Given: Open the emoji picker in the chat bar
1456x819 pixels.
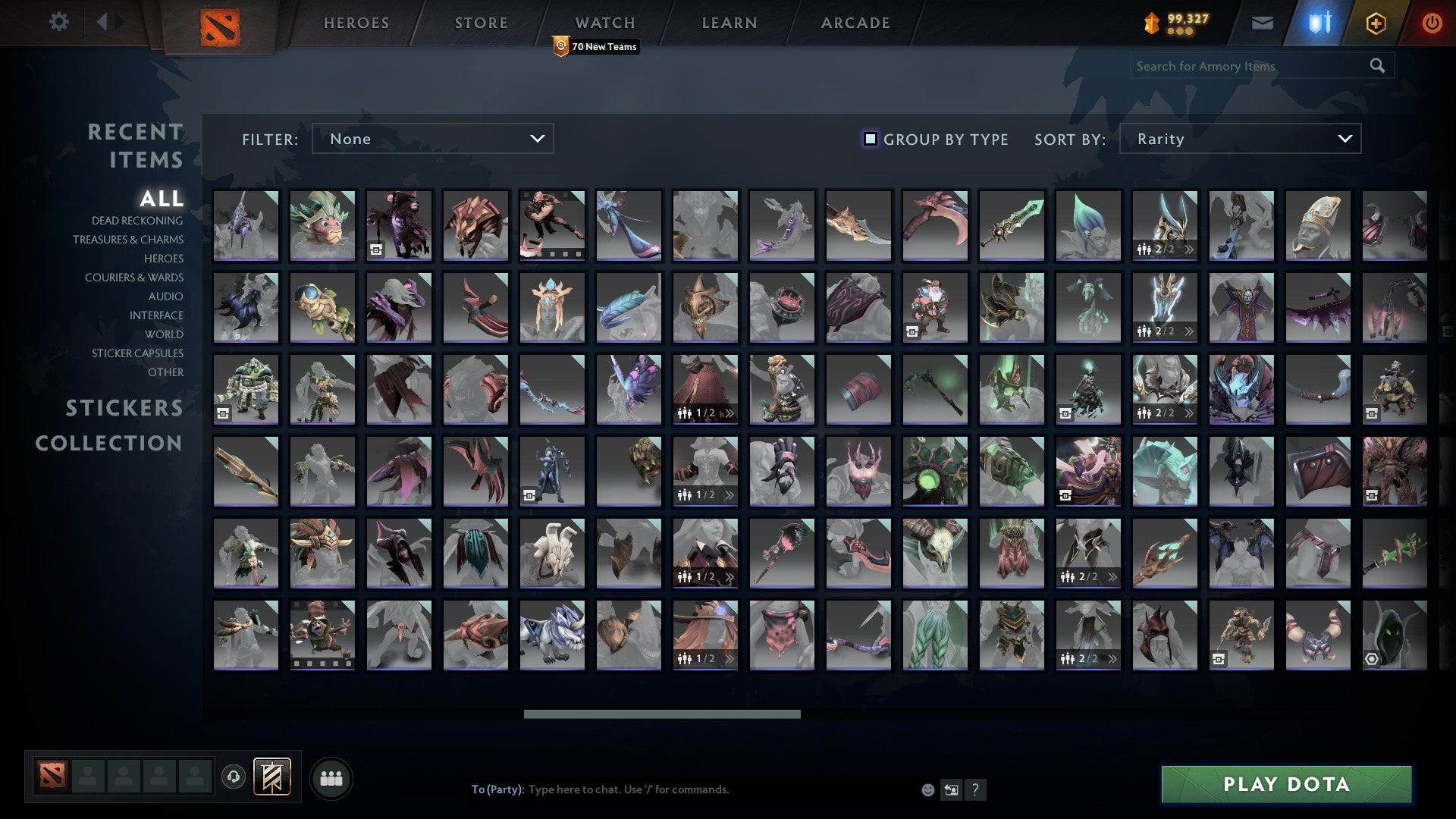Looking at the screenshot, I should (x=928, y=789).
